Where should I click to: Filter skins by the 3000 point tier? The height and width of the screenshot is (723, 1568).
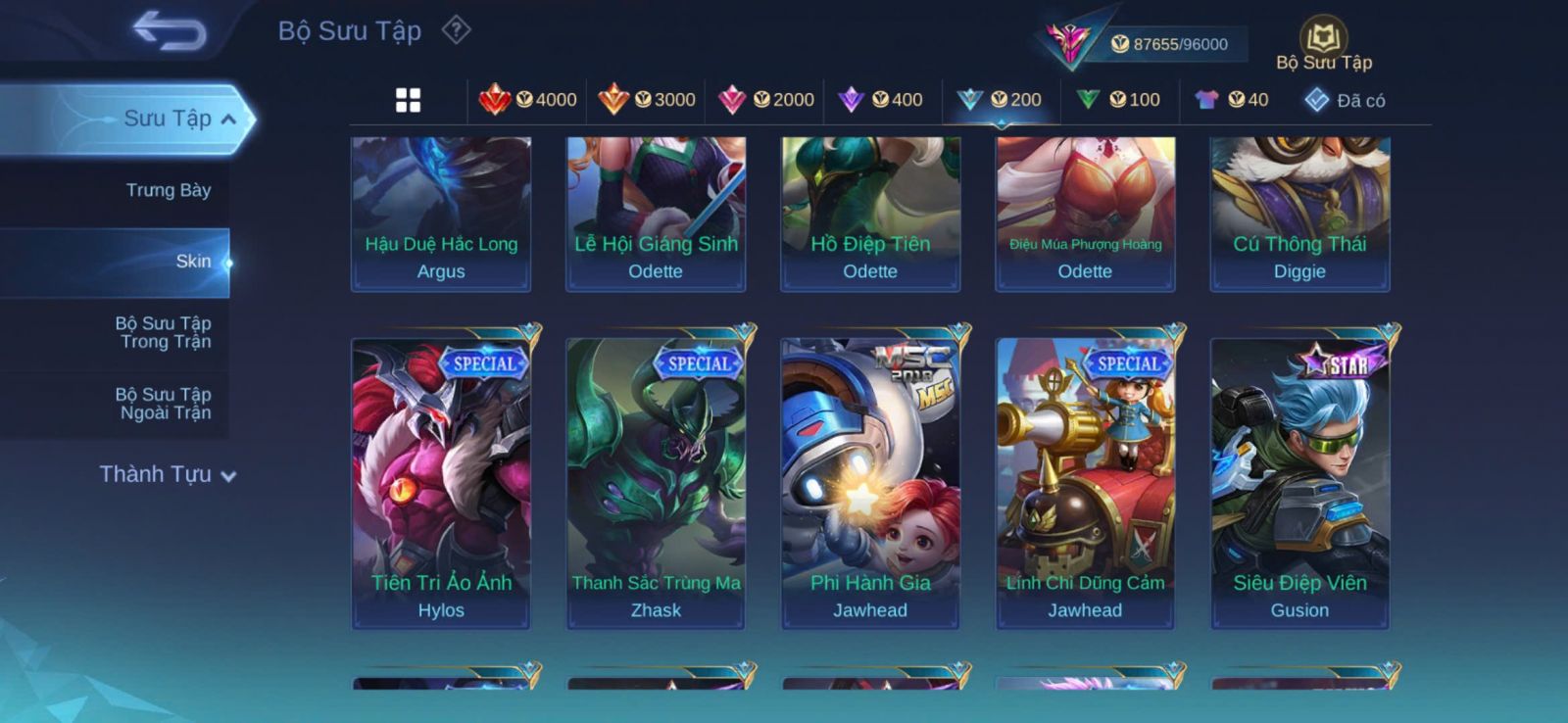pyautogui.click(x=647, y=100)
